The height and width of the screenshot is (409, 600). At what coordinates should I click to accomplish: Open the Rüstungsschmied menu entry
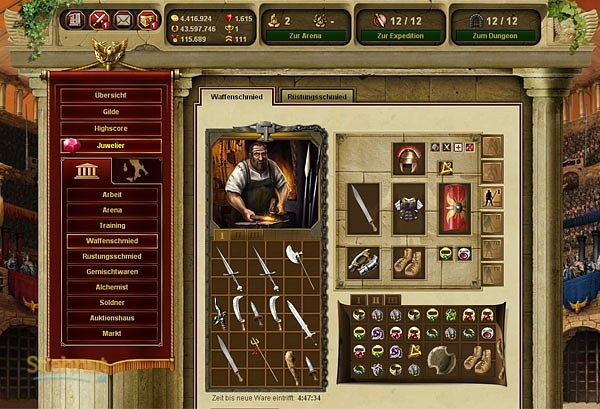(112, 256)
